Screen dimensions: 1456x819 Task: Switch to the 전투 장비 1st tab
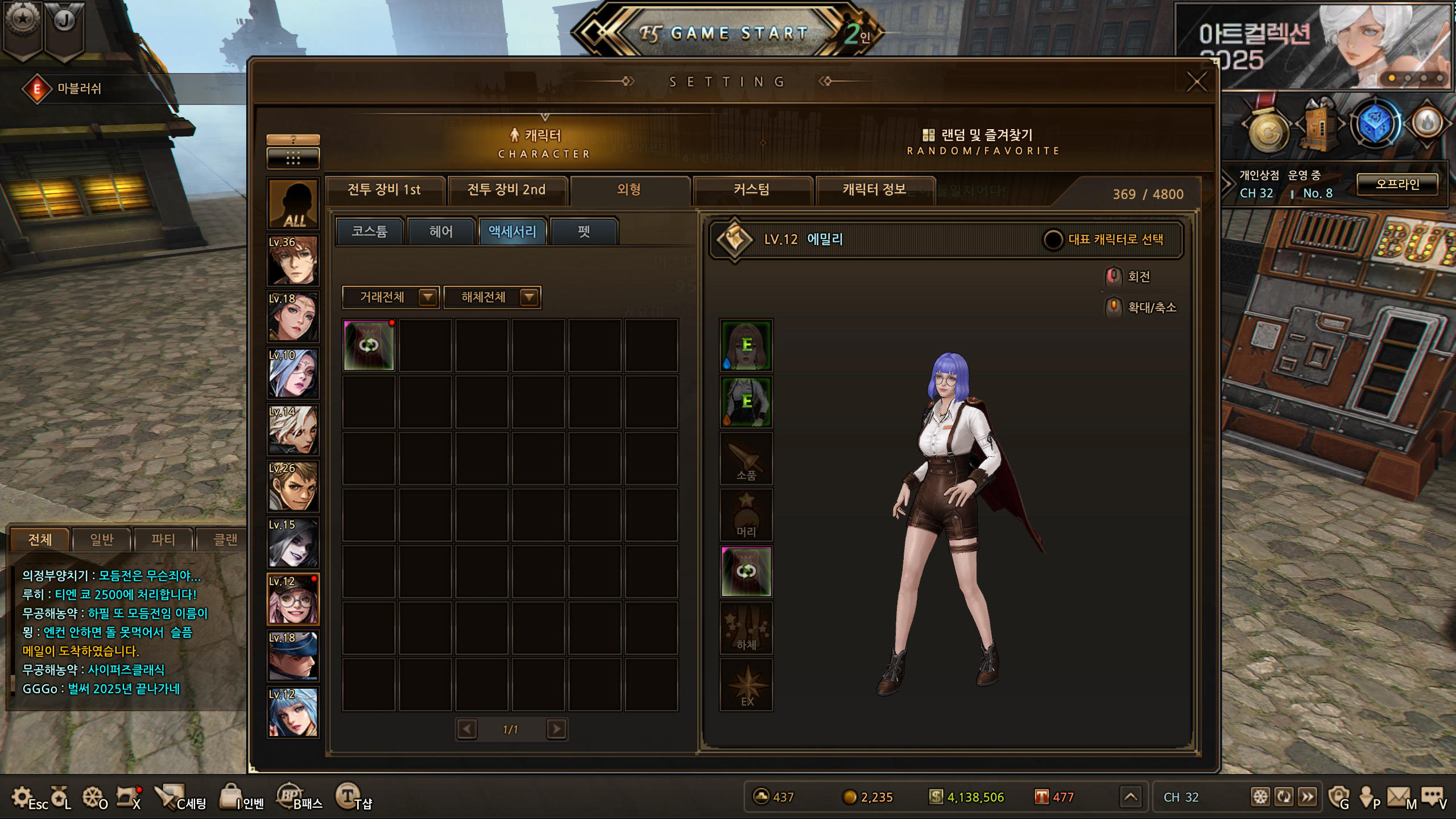coord(384,190)
